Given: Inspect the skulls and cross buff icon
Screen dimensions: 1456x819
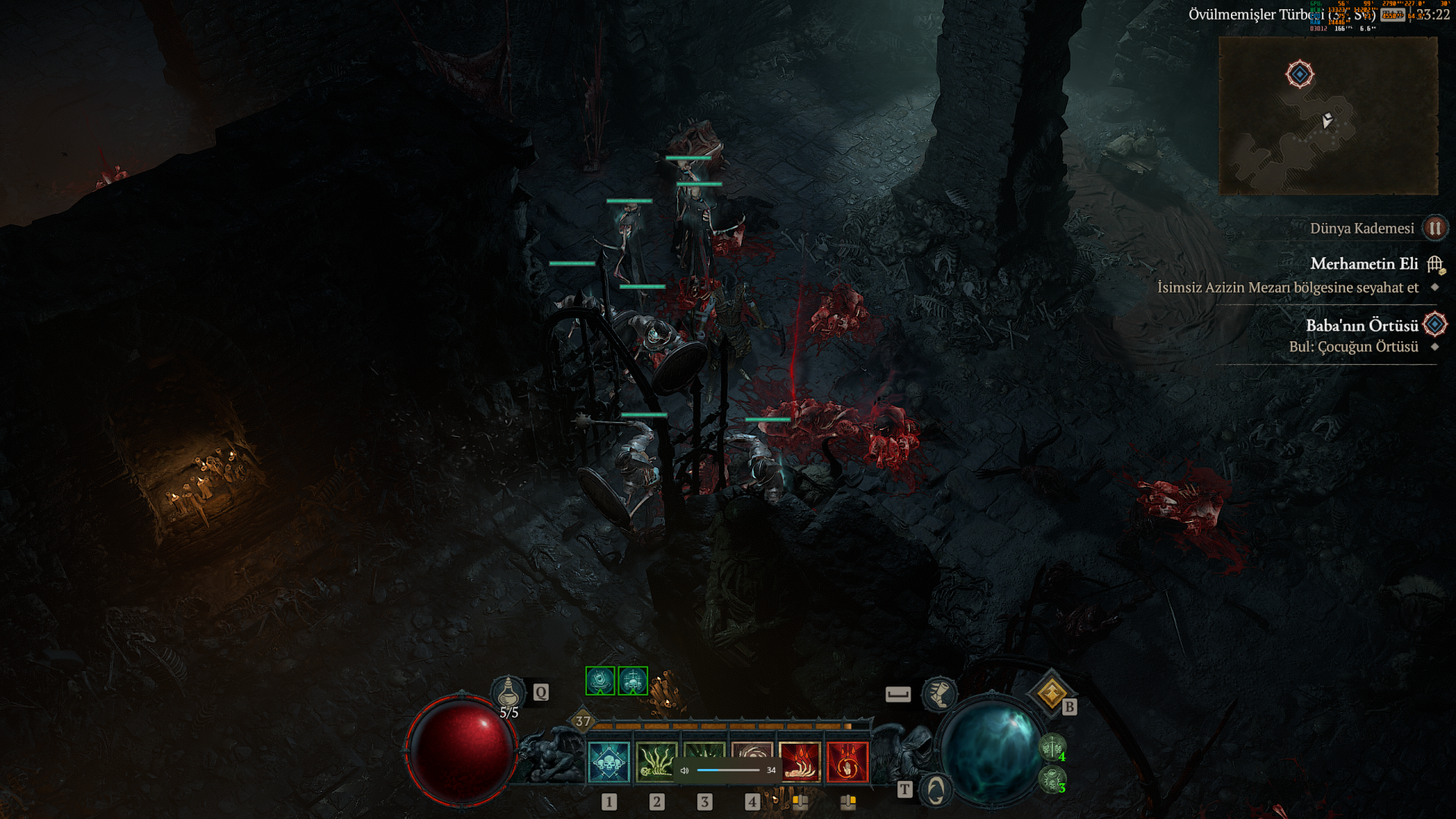Looking at the screenshot, I should click(632, 681).
